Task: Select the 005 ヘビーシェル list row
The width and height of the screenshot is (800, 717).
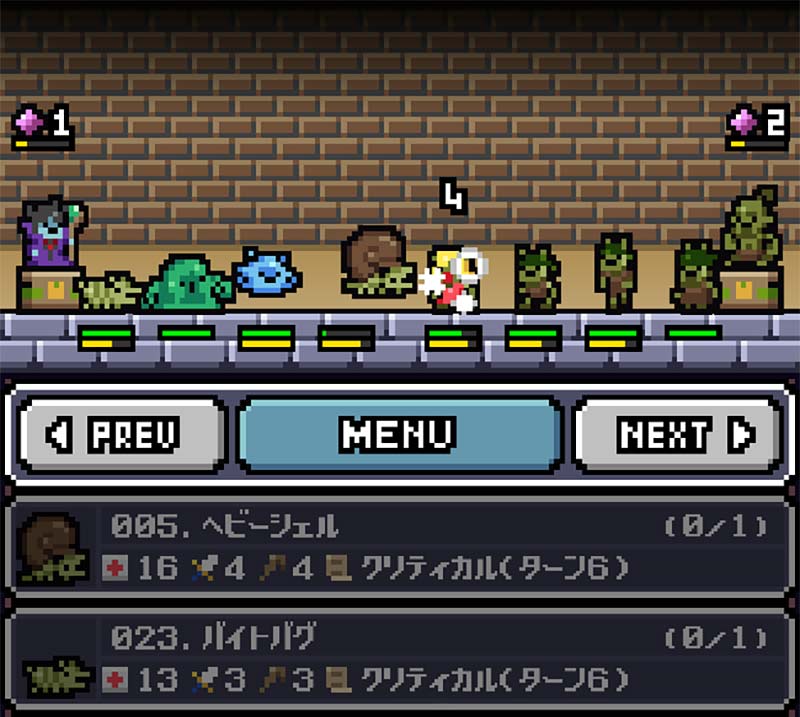Action: (400, 549)
